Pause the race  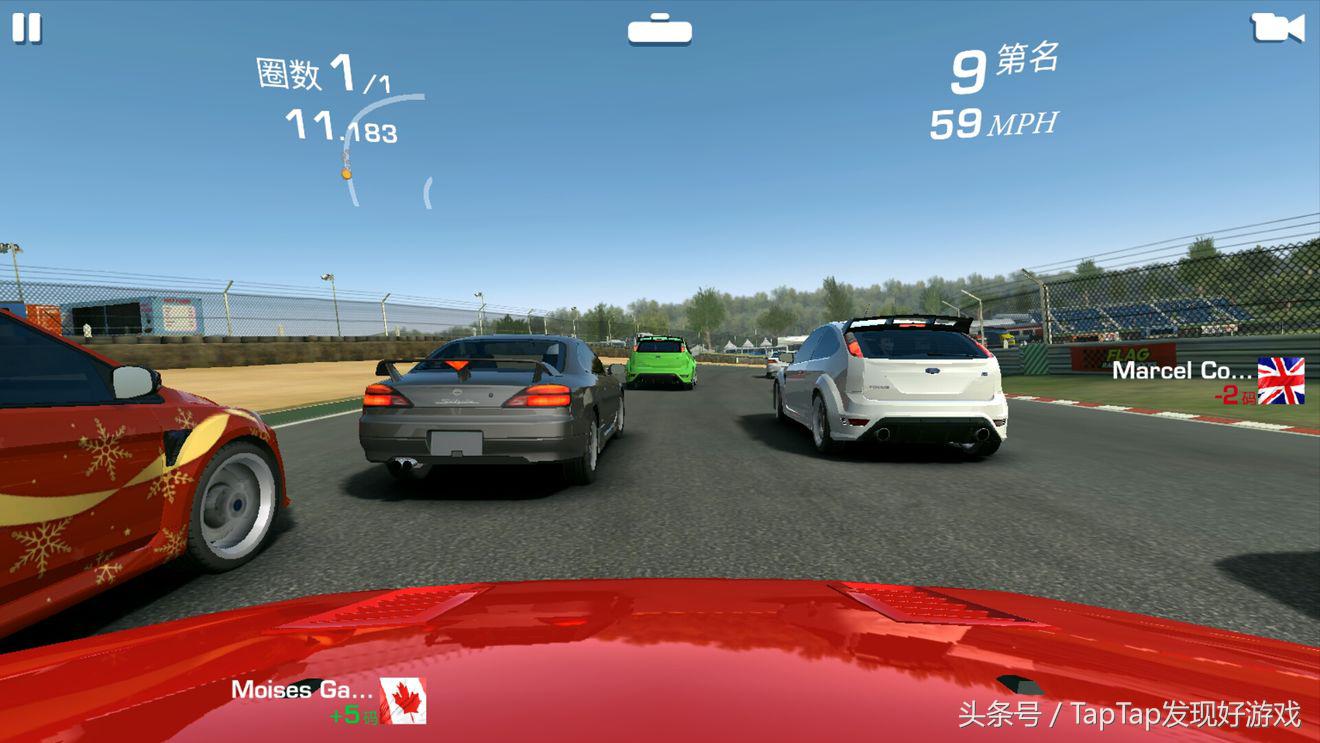point(27,28)
